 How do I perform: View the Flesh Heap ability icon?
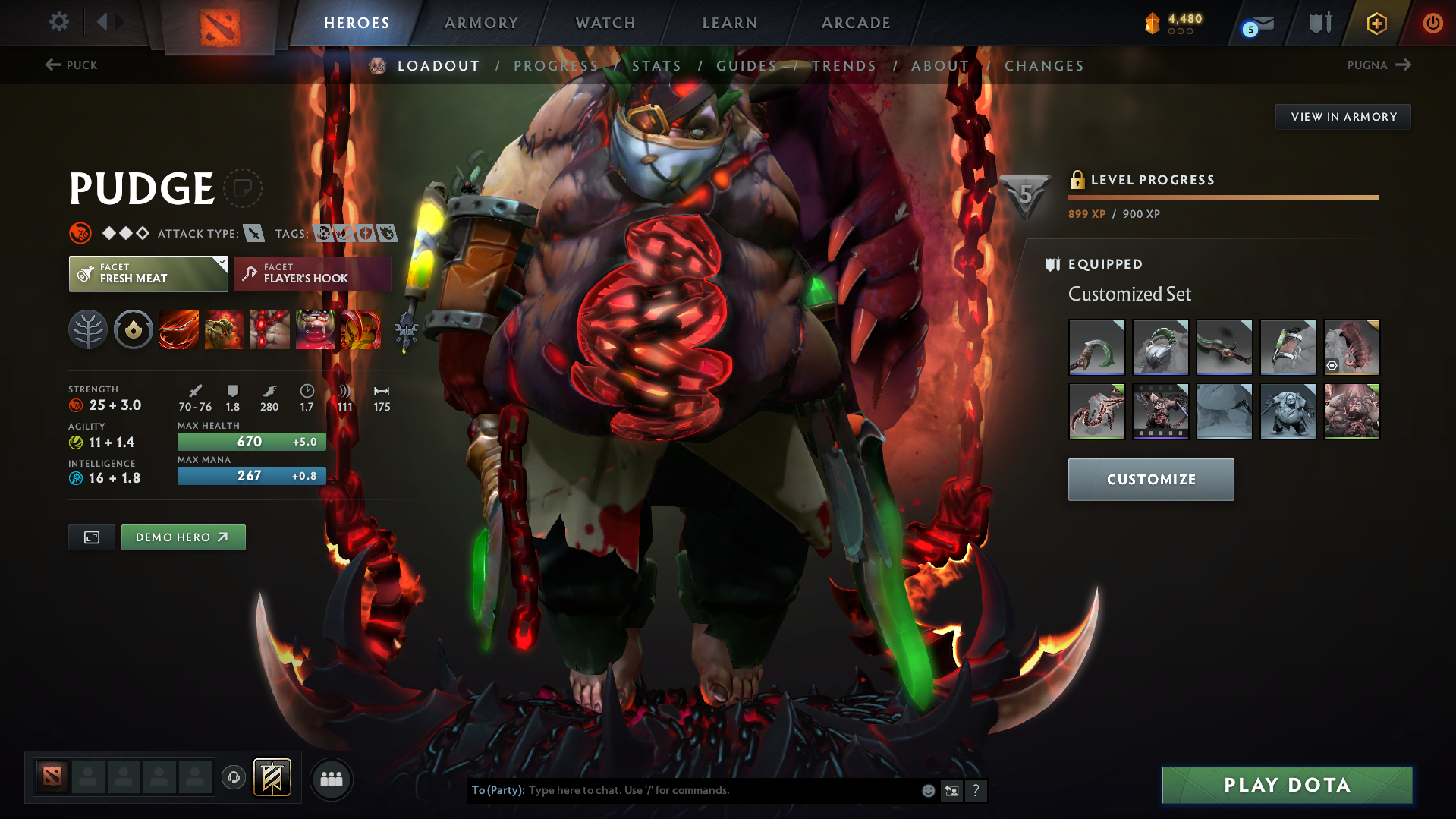pyautogui.click(x=269, y=329)
